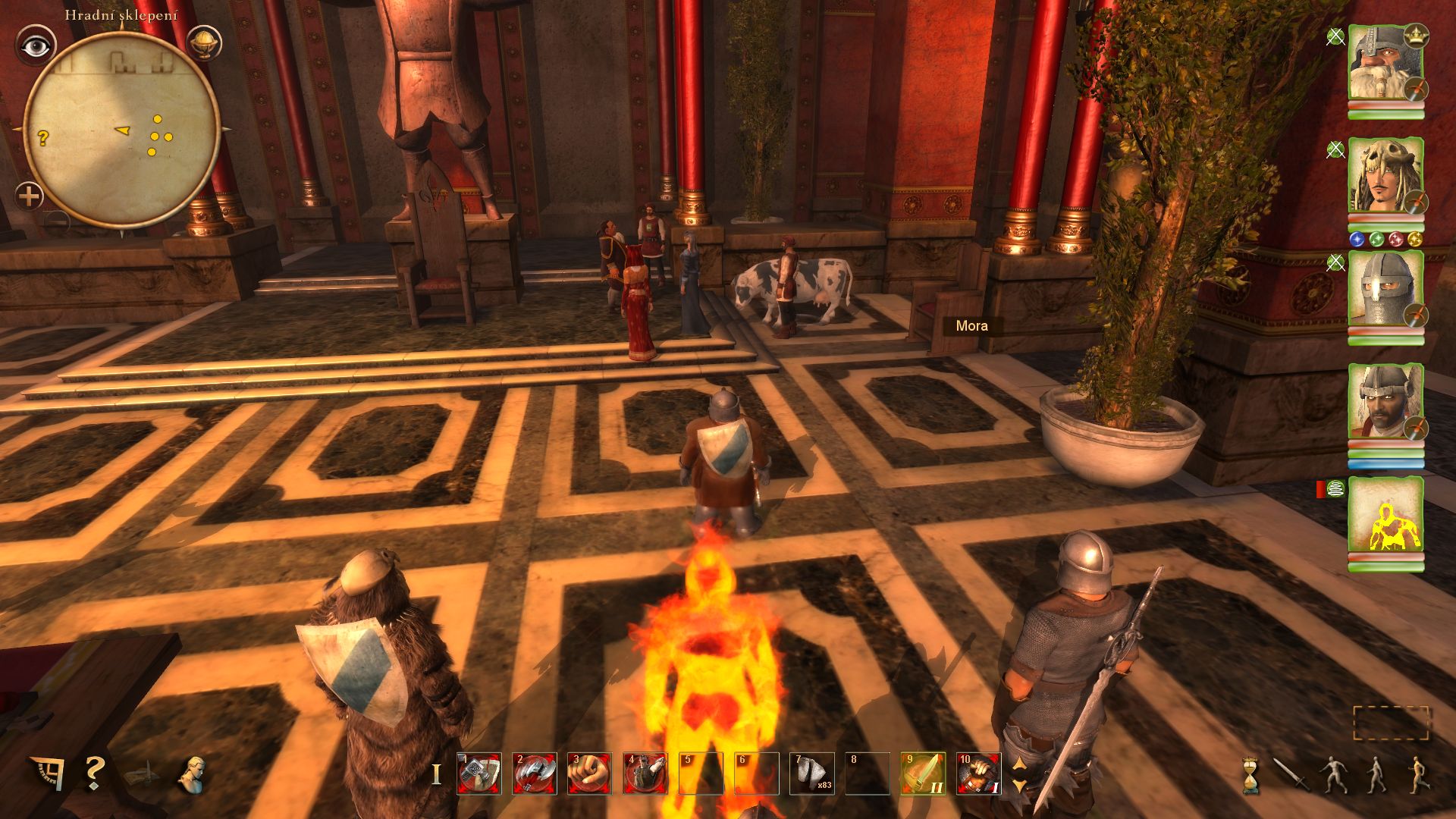Viewport: 1456px width, 819px height.
Task: Activate the dagger skill in slot 9
Action: pyautogui.click(x=923, y=773)
